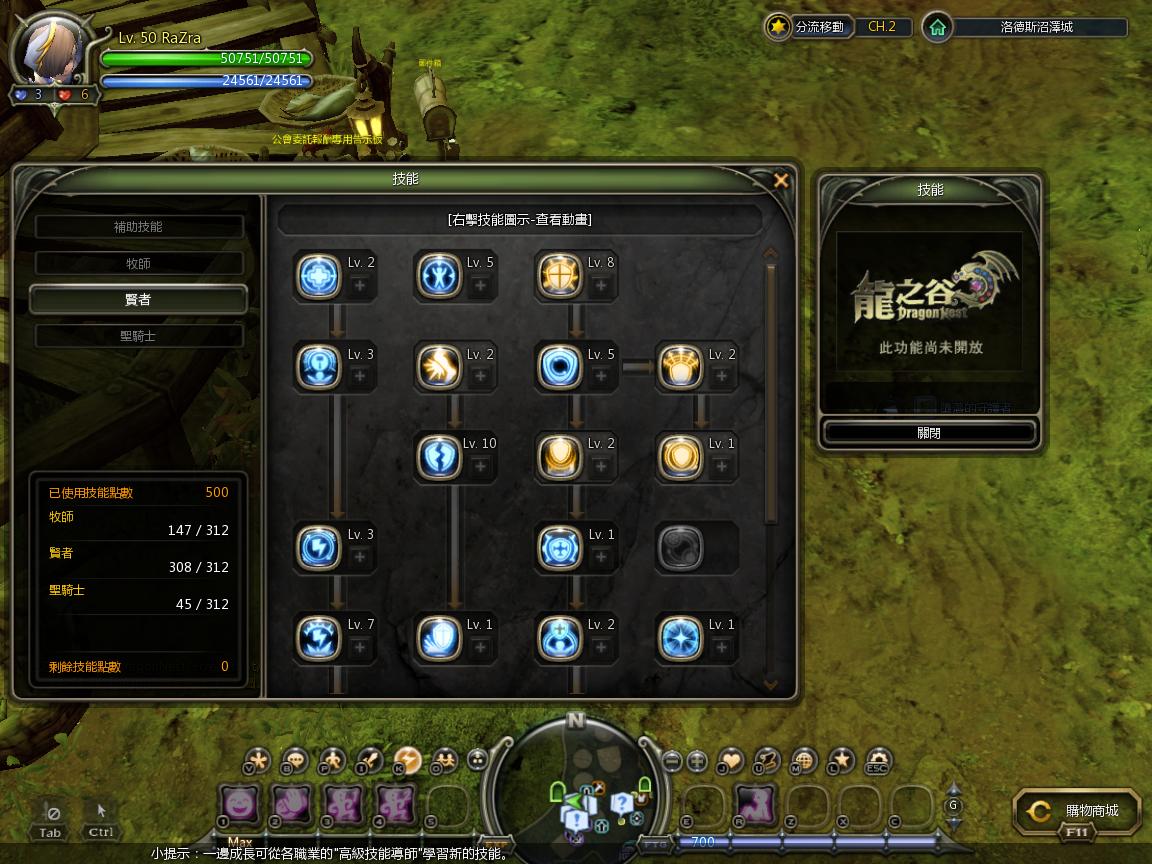Activate the first pink hotbar skill
This screenshot has width=1152, height=864.
point(240,805)
